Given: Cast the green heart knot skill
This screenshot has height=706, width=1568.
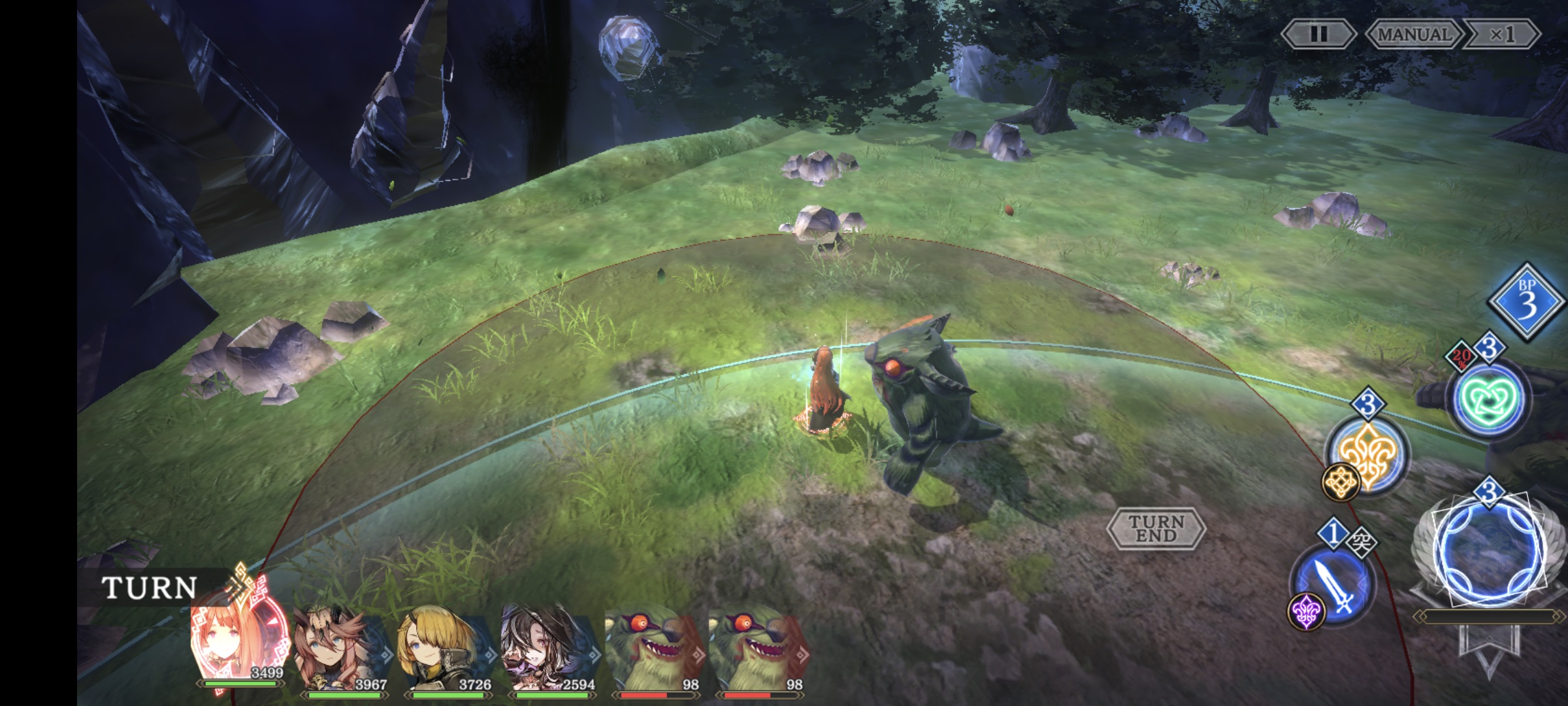Looking at the screenshot, I should (1488, 398).
